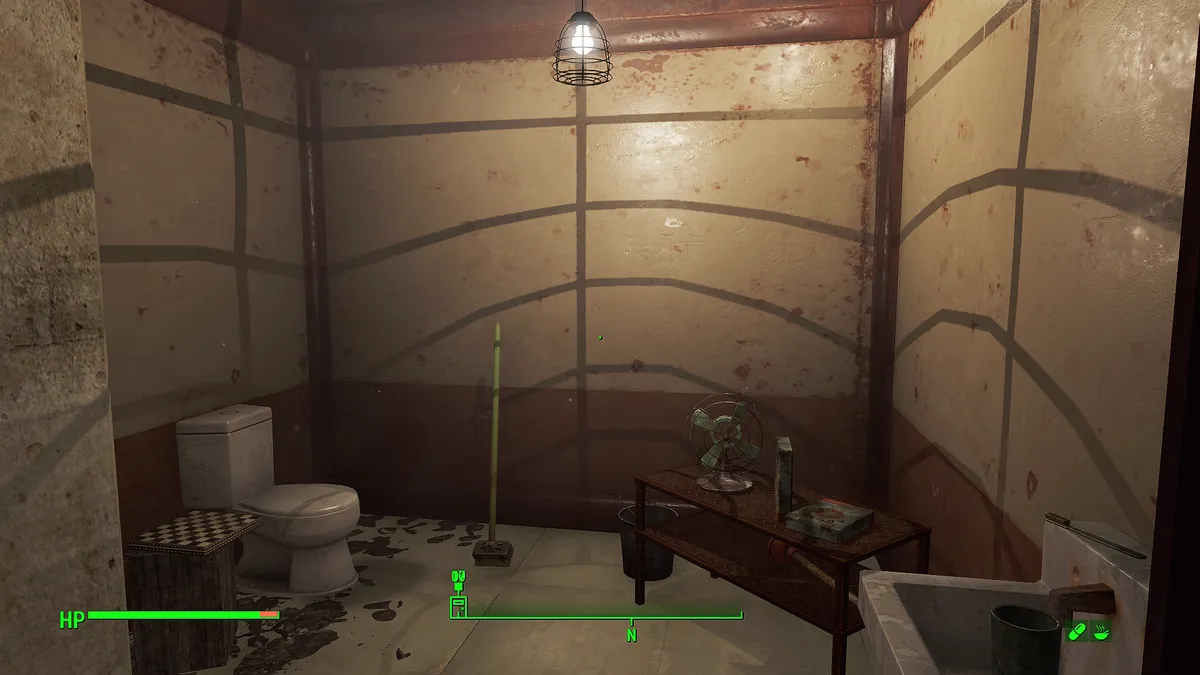Viewport: 1200px width, 675px height.
Task: Click the building marker on the compass
Action: (x=458, y=605)
